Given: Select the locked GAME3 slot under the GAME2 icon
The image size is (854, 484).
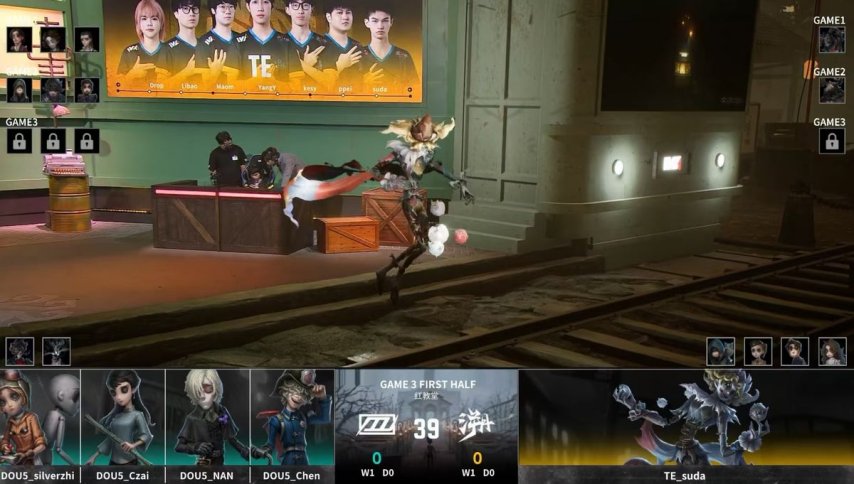Looking at the screenshot, I should point(831,141).
